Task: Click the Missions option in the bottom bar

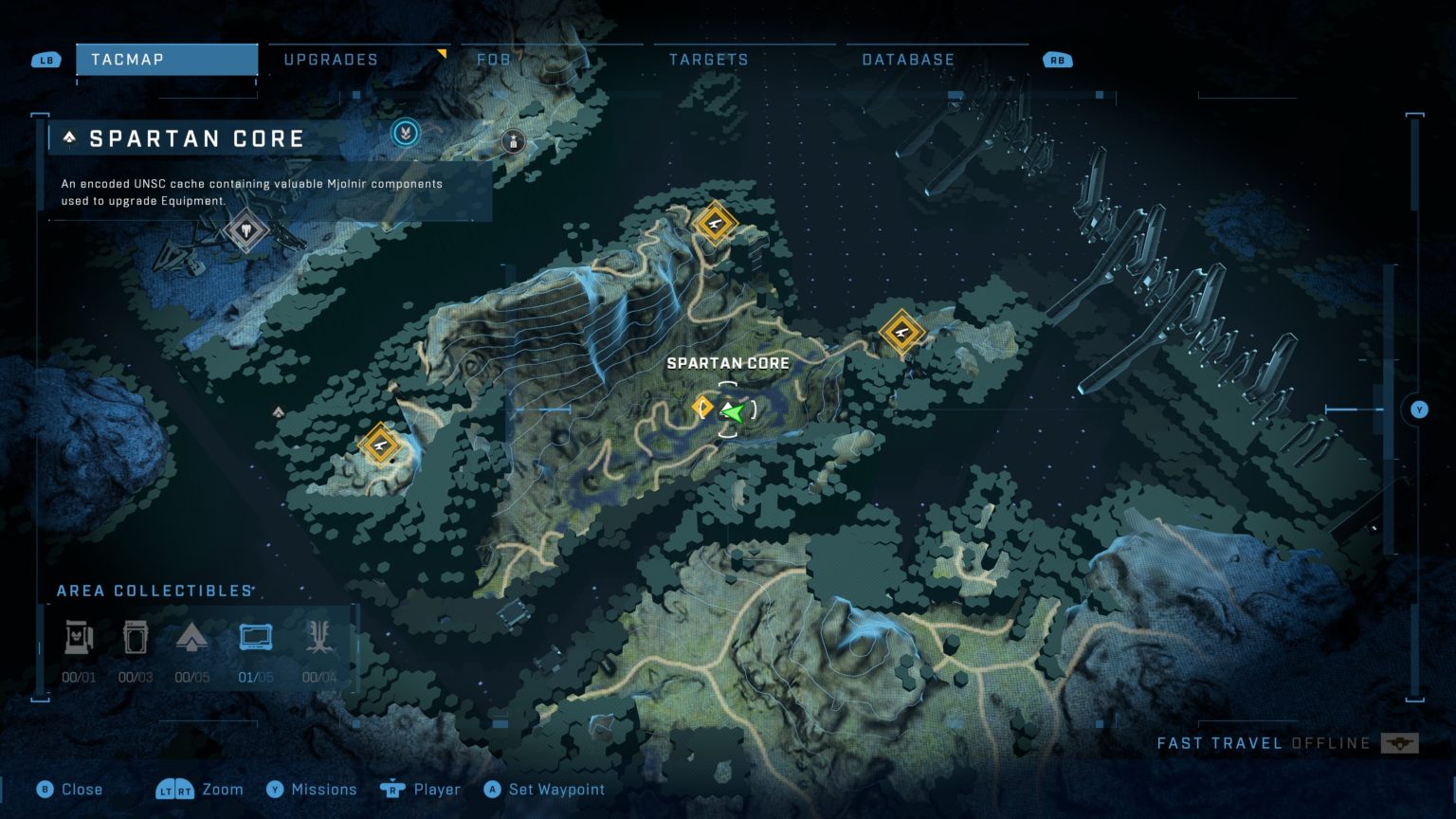Action: click(323, 789)
